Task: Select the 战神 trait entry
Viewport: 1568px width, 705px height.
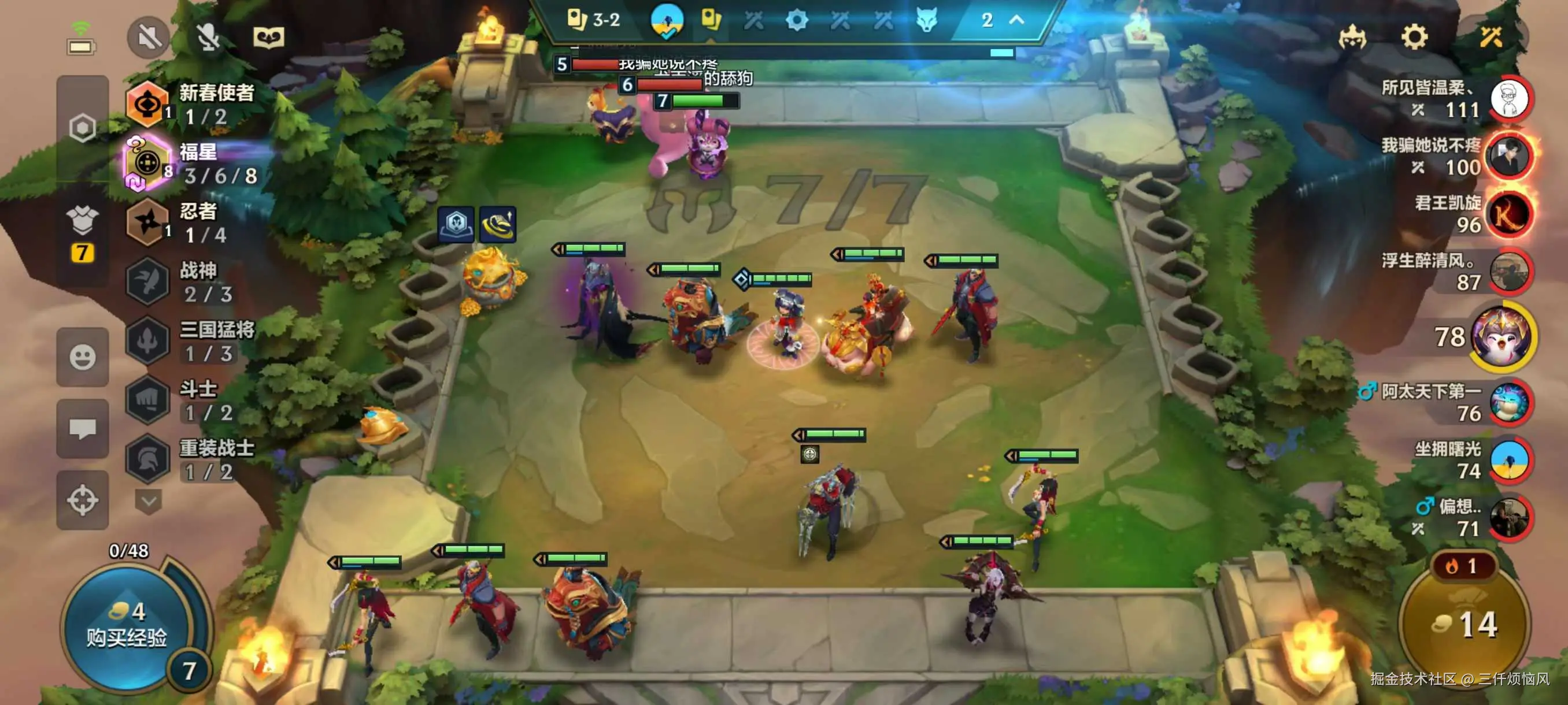Action: pyautogui.click(x=183, y=281)
